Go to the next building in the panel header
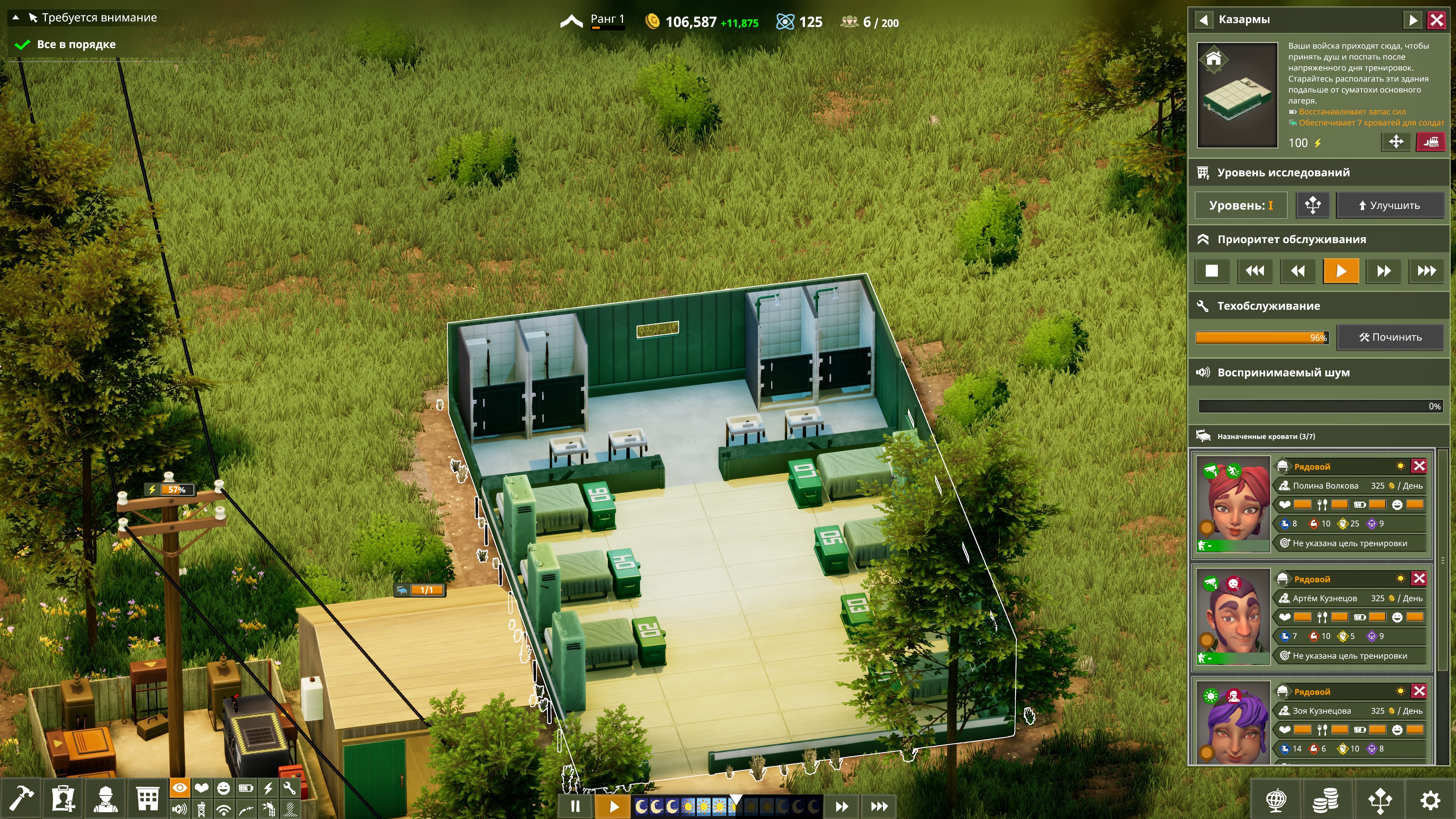 point(1412,20)
